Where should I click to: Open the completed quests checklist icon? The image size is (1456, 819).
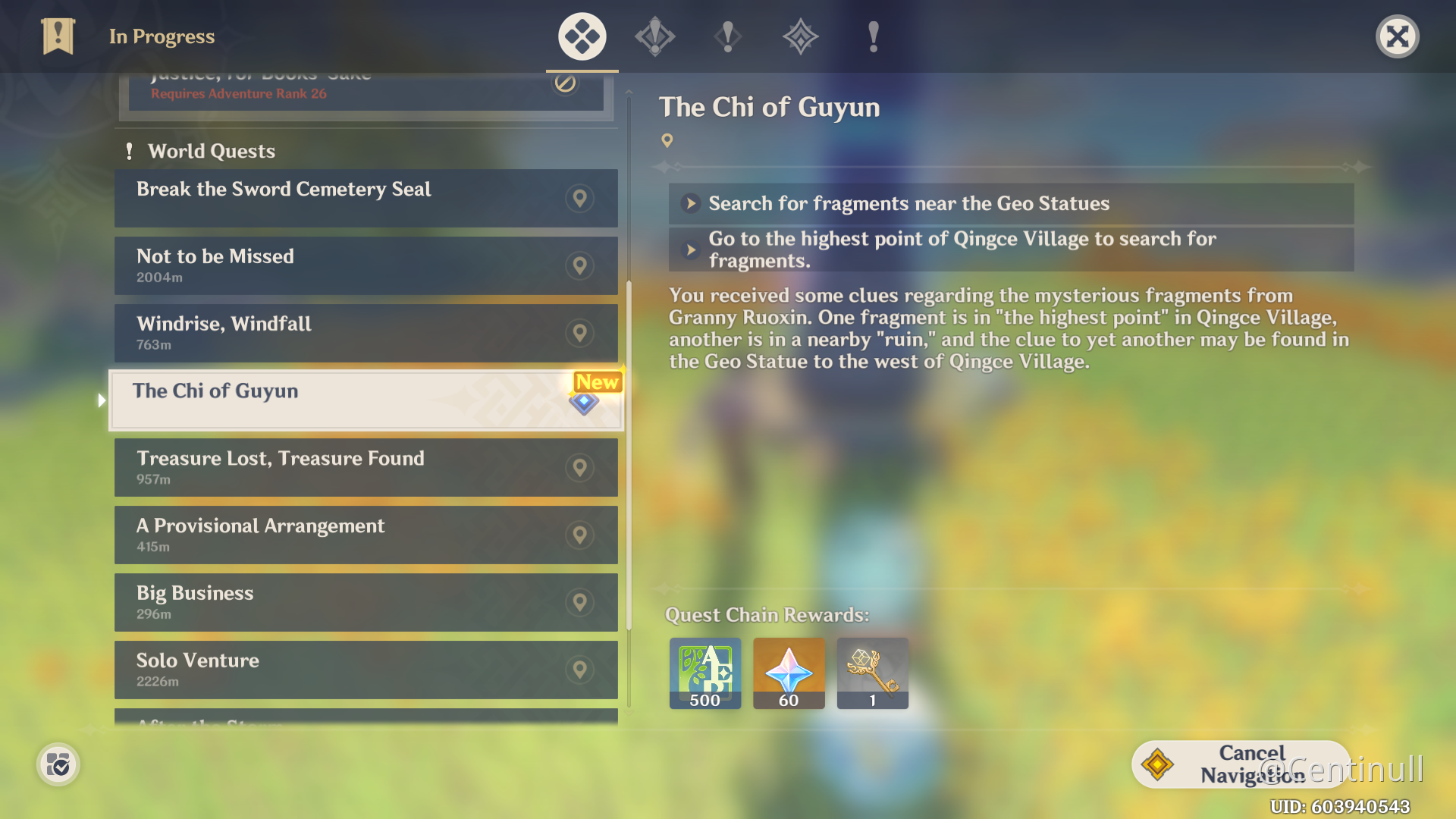pos(58,765)
